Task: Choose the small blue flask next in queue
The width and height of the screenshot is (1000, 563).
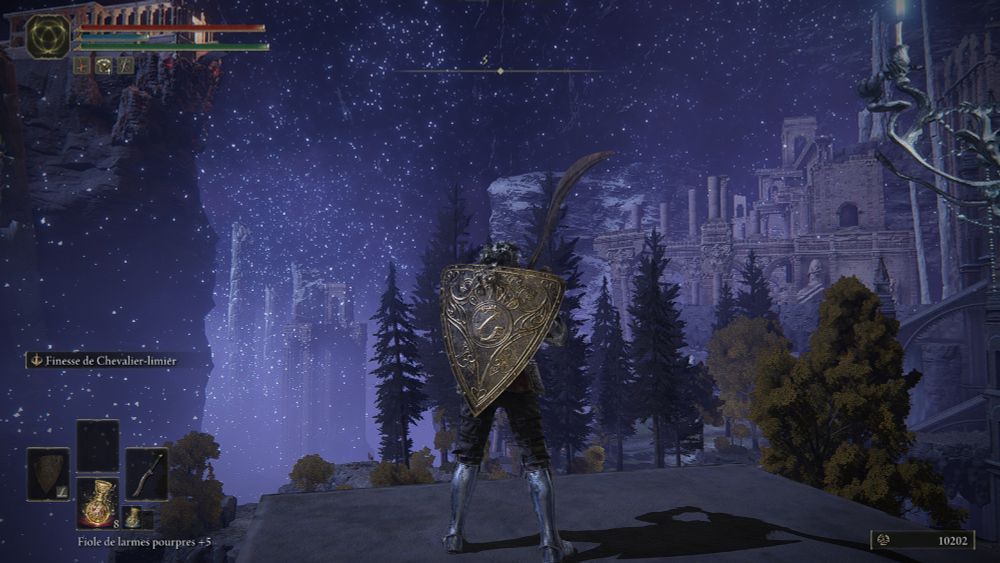Action: point(133,517)
